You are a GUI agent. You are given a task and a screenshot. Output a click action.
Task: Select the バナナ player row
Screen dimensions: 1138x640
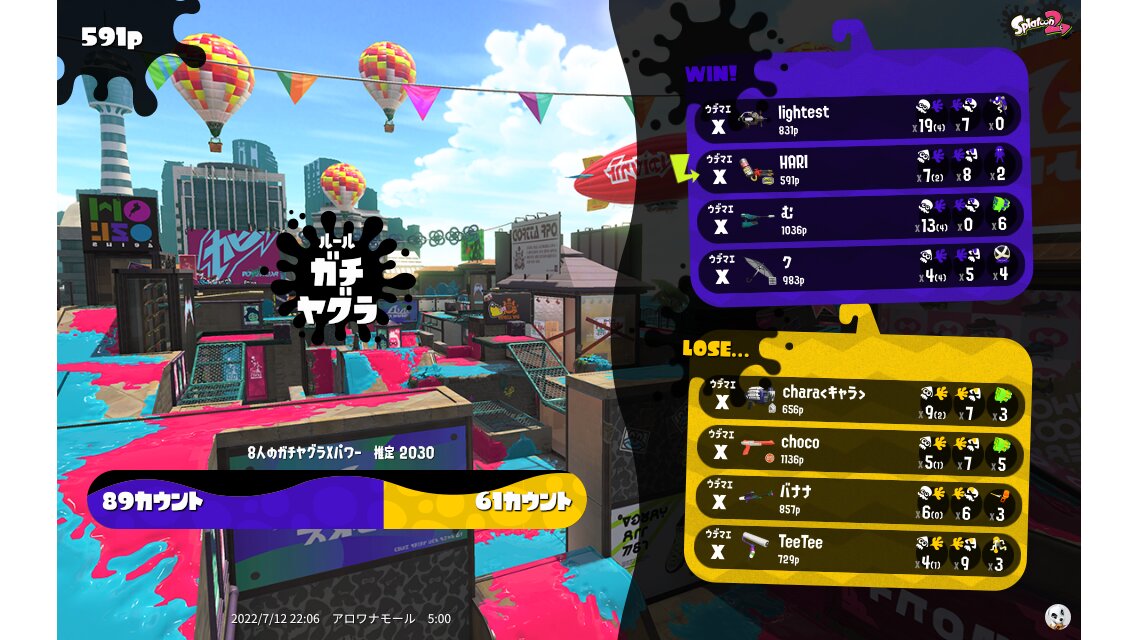(x=858, y=500)
